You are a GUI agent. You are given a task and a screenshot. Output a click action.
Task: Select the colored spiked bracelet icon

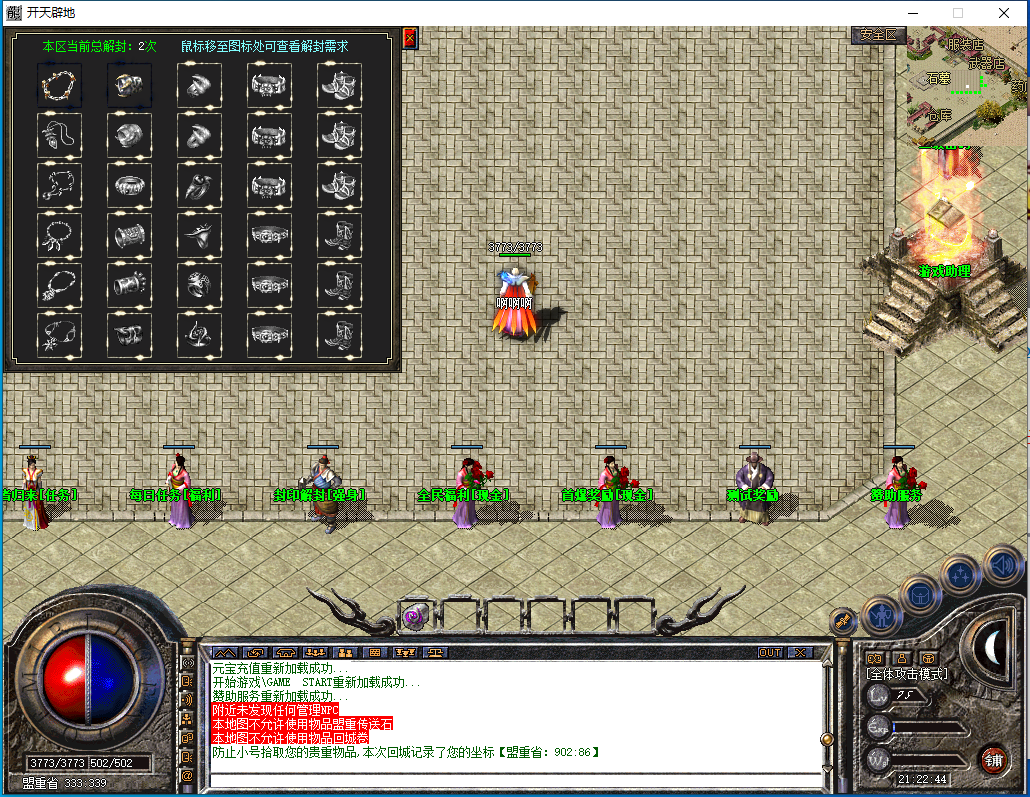click(x=129, y=85)
